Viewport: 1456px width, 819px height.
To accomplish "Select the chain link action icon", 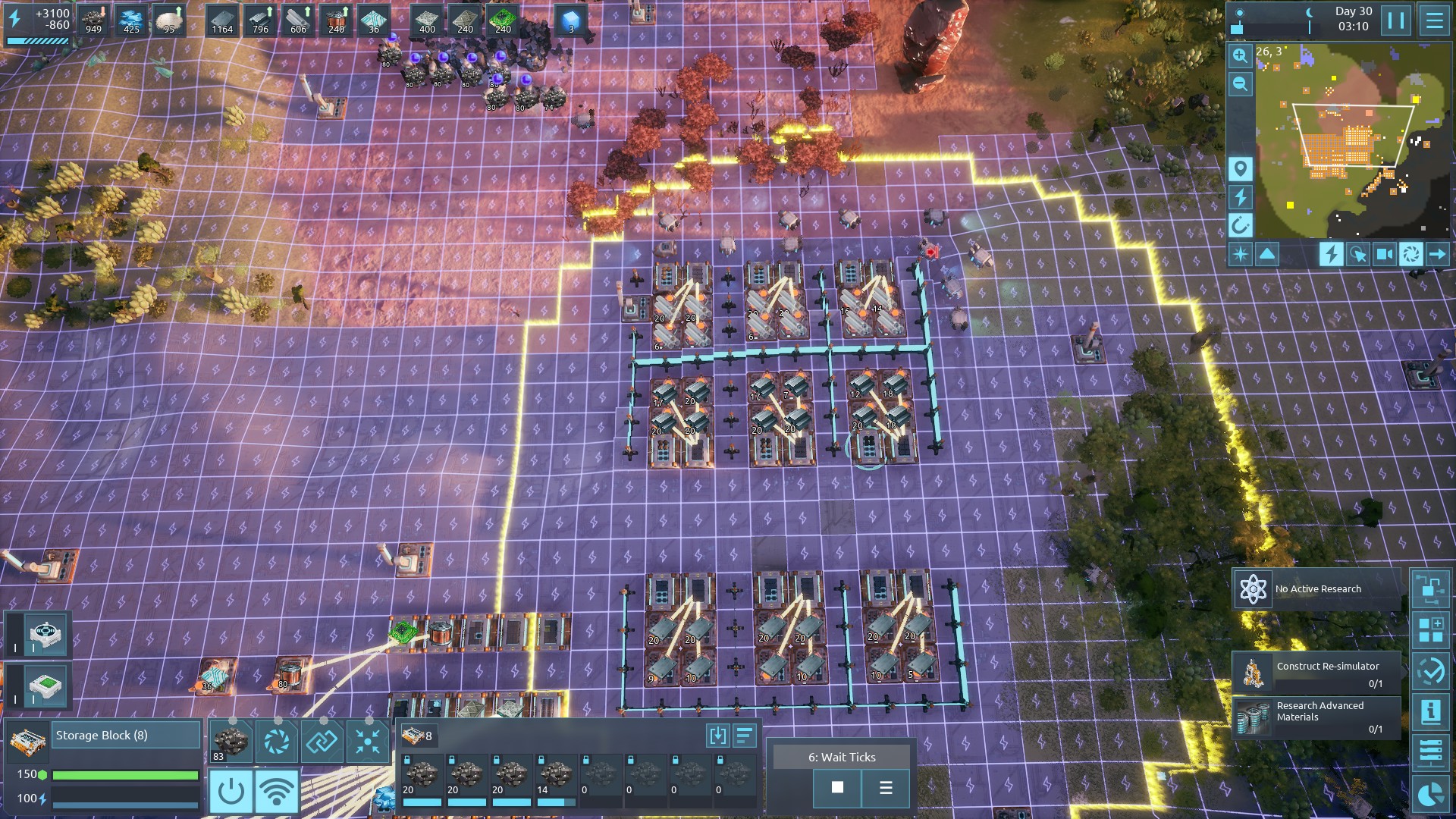I will click(322, 741).
